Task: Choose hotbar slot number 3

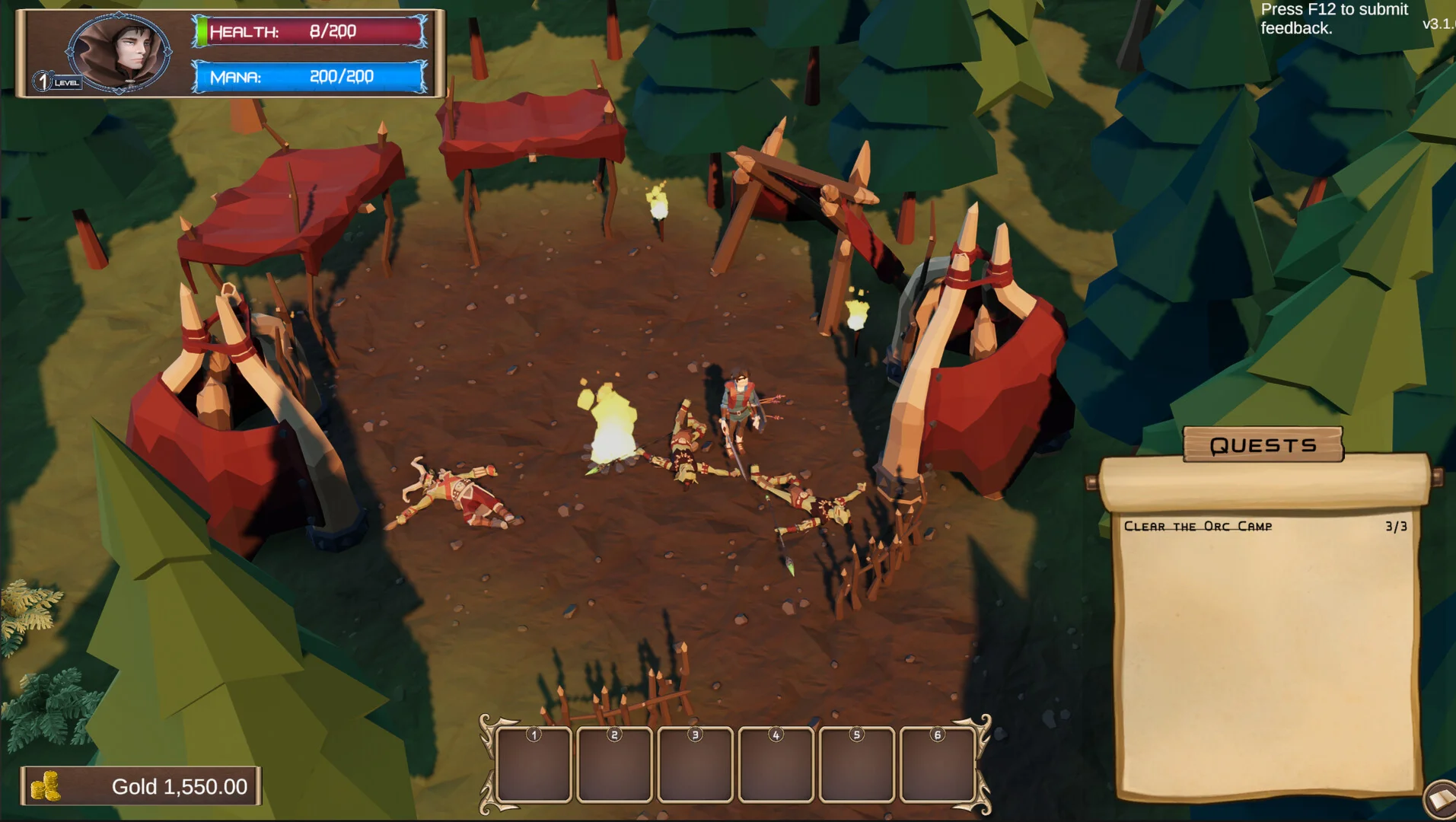Action: tap(695, 765)
